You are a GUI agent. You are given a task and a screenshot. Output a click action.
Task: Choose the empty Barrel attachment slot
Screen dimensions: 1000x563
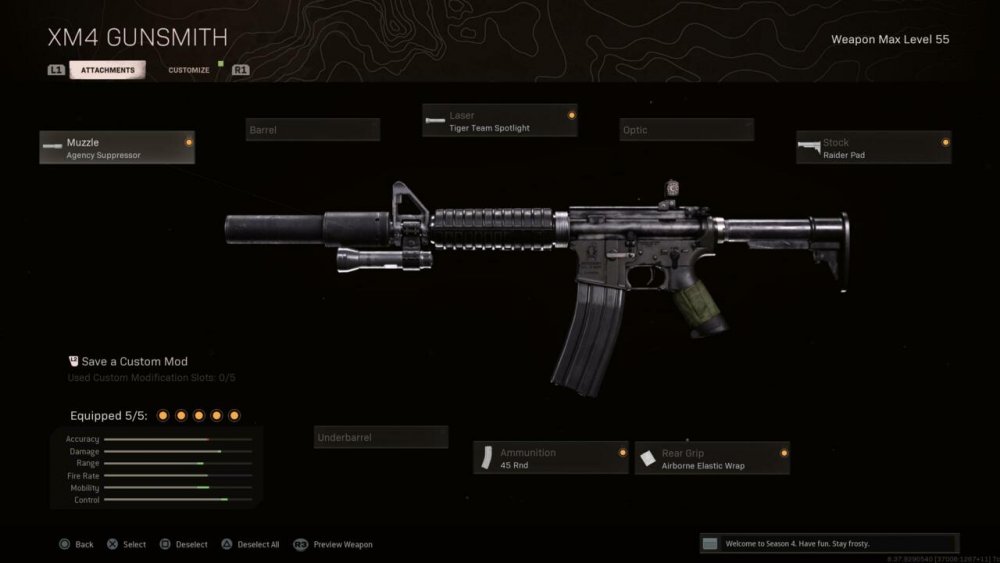coord(313,130)
